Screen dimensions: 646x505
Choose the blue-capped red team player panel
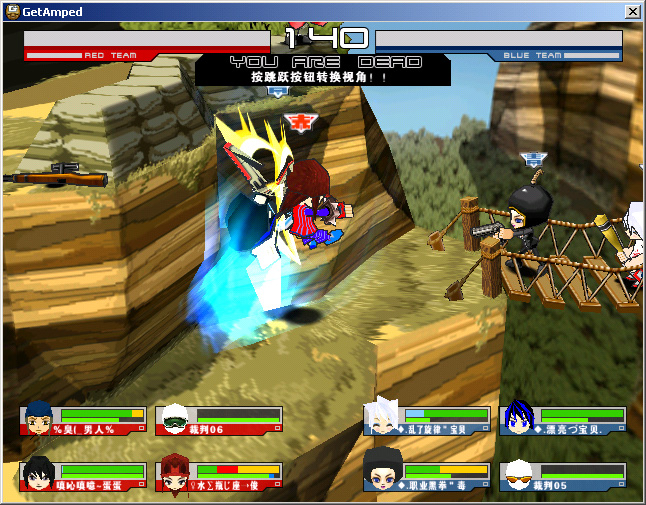pyautogui.click(x=82, y=420)
